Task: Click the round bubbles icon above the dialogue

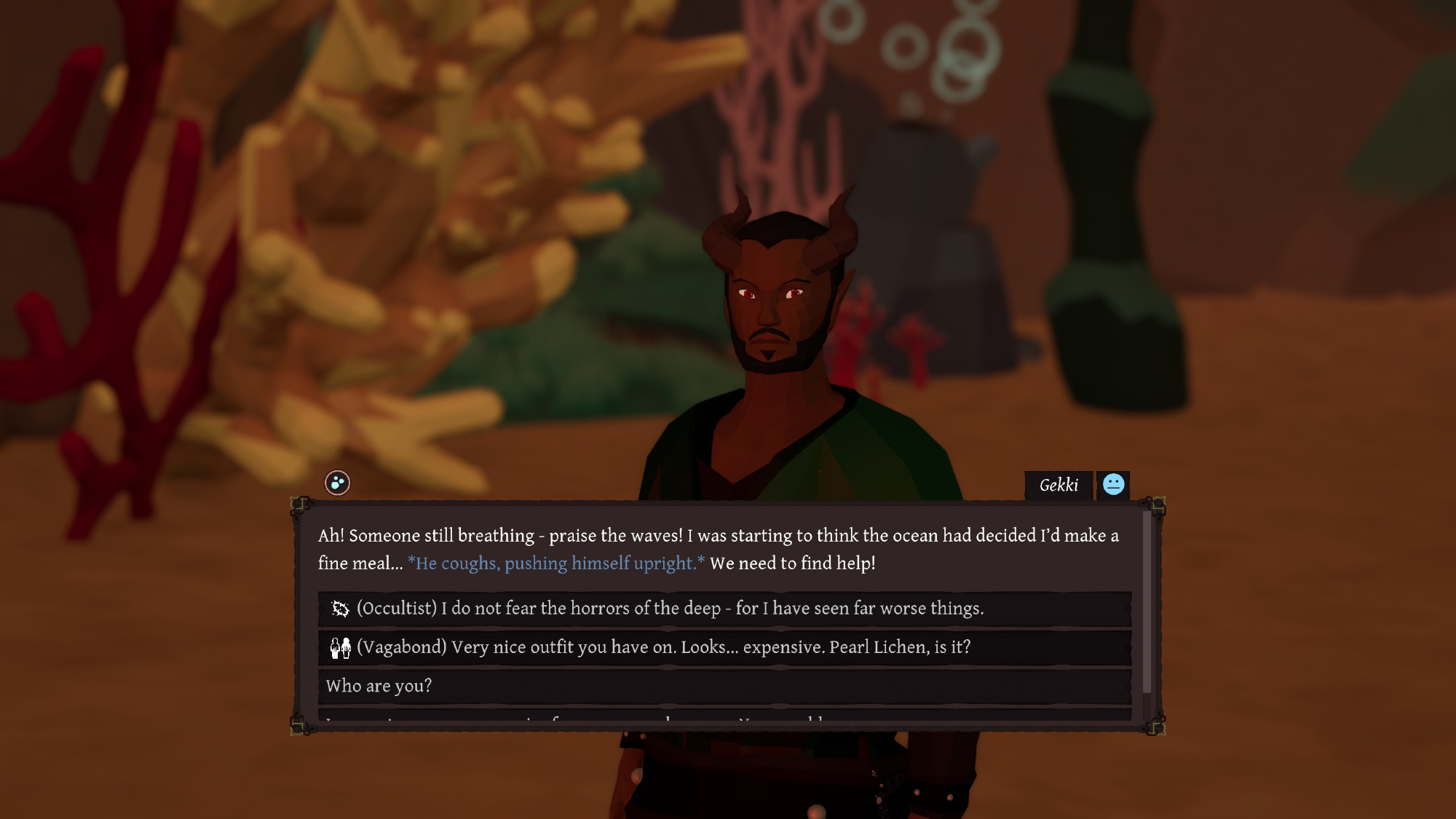Action: click(337, 483)
